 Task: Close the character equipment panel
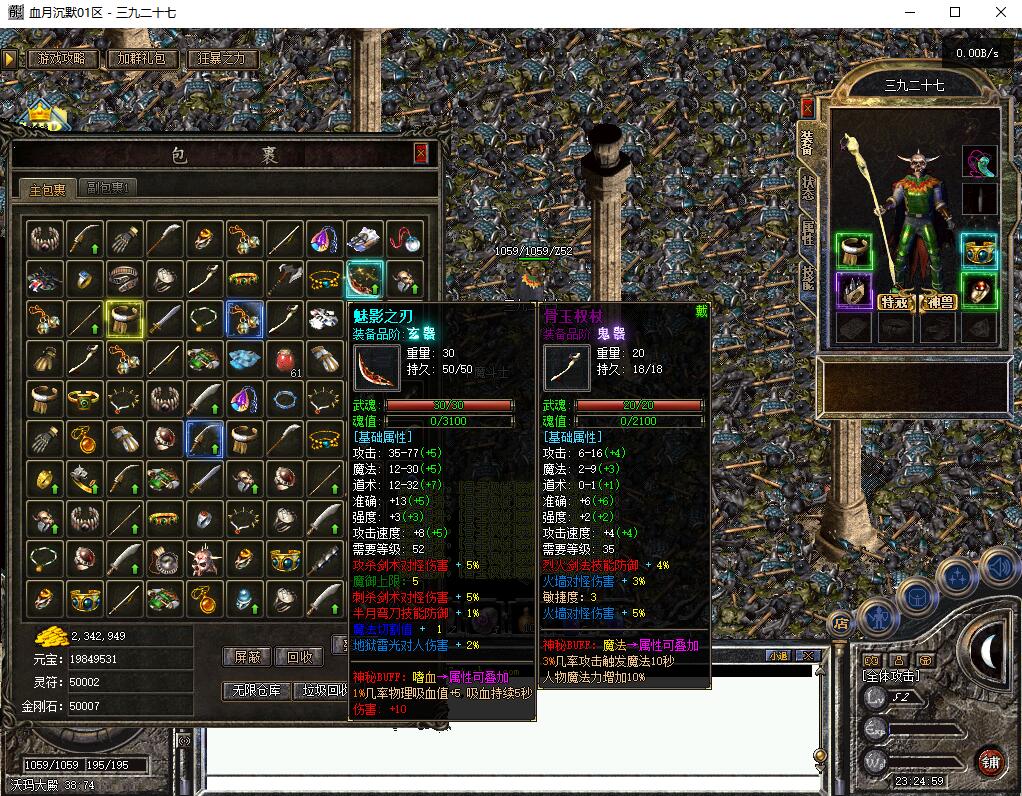pos(808,108)
